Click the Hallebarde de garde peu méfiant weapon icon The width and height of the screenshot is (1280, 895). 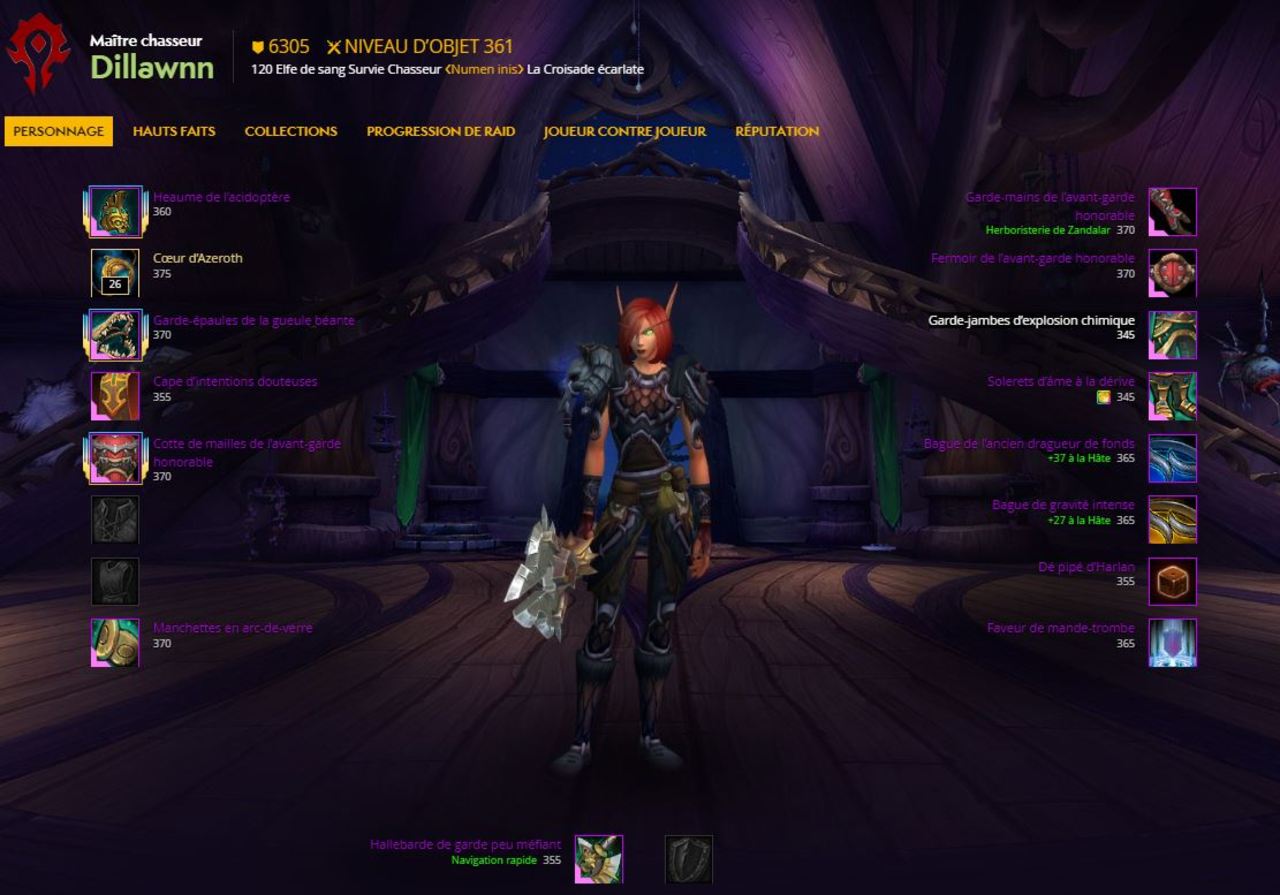point(599,858)
